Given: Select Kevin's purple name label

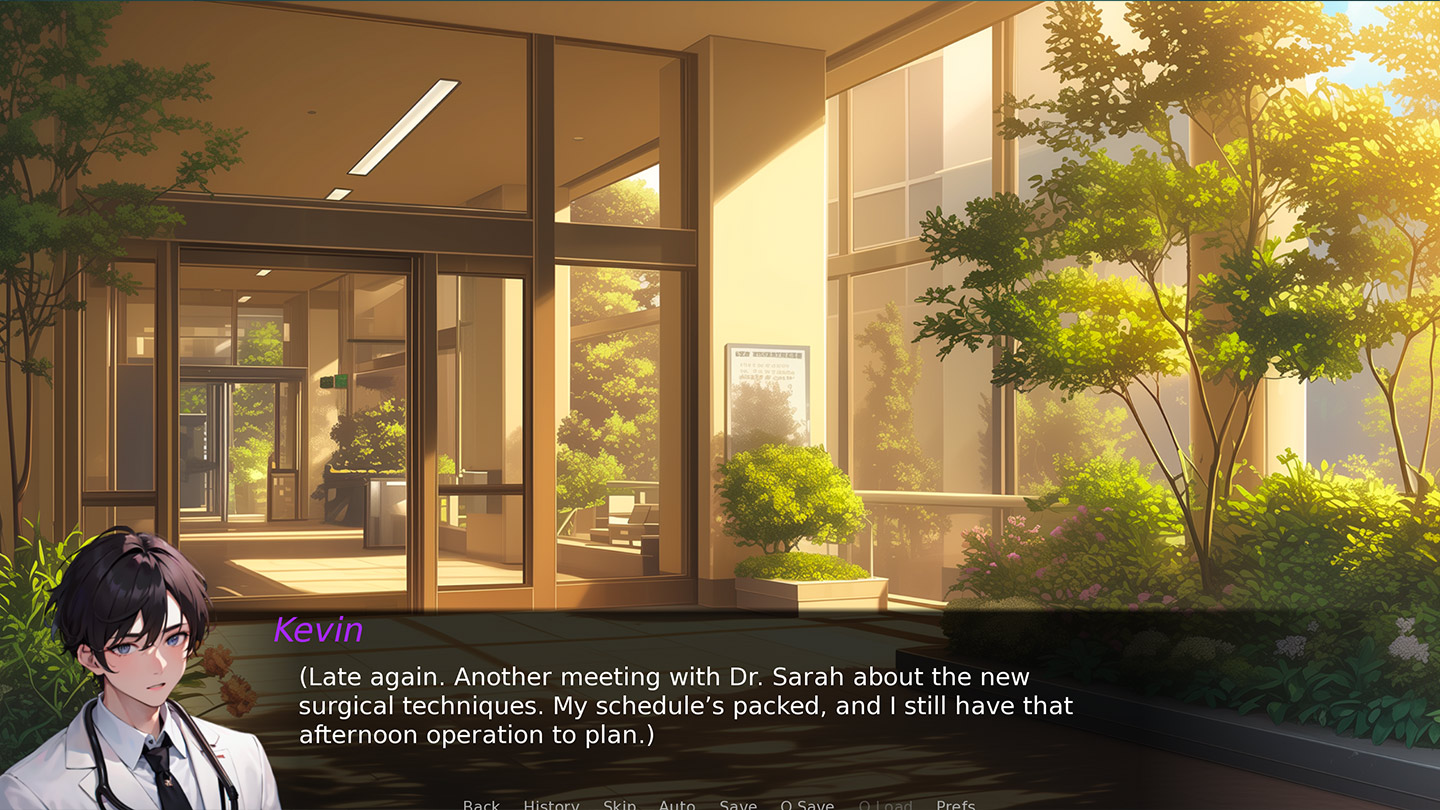Looking at the screenshot, I should click(x=319, y=630).
